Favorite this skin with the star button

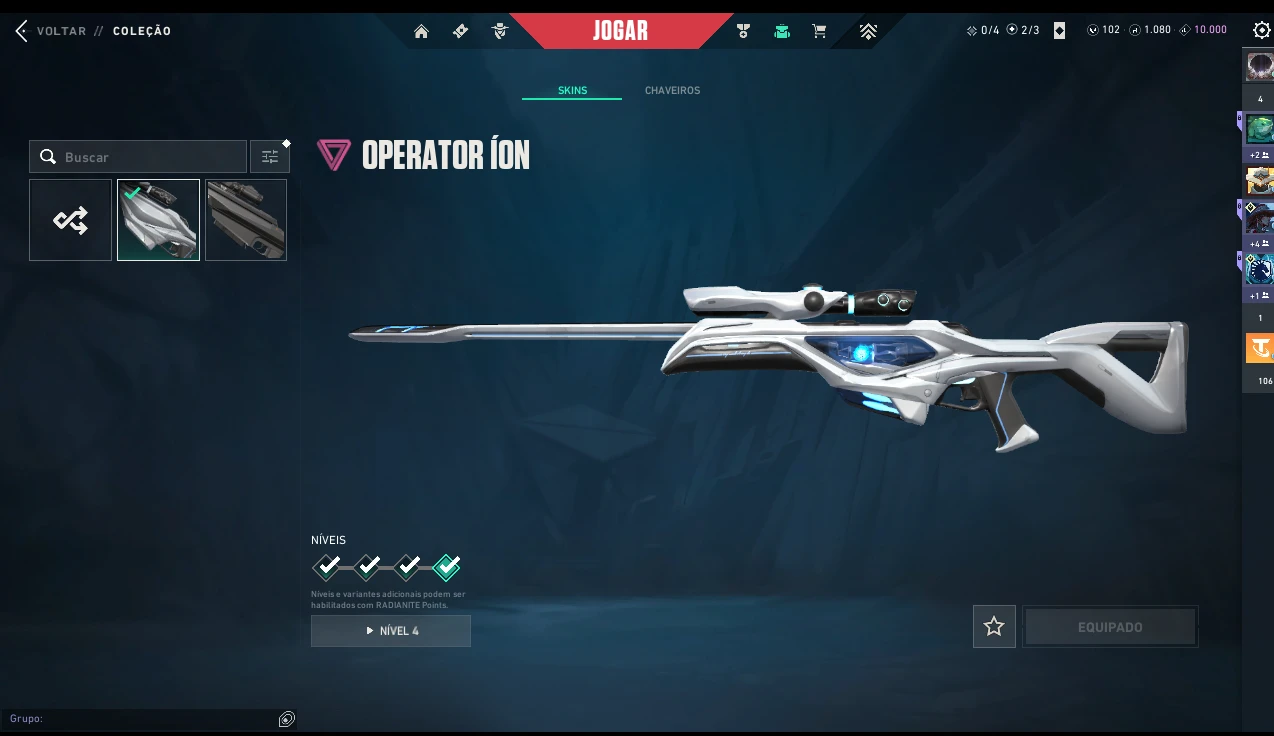(994, 627)
